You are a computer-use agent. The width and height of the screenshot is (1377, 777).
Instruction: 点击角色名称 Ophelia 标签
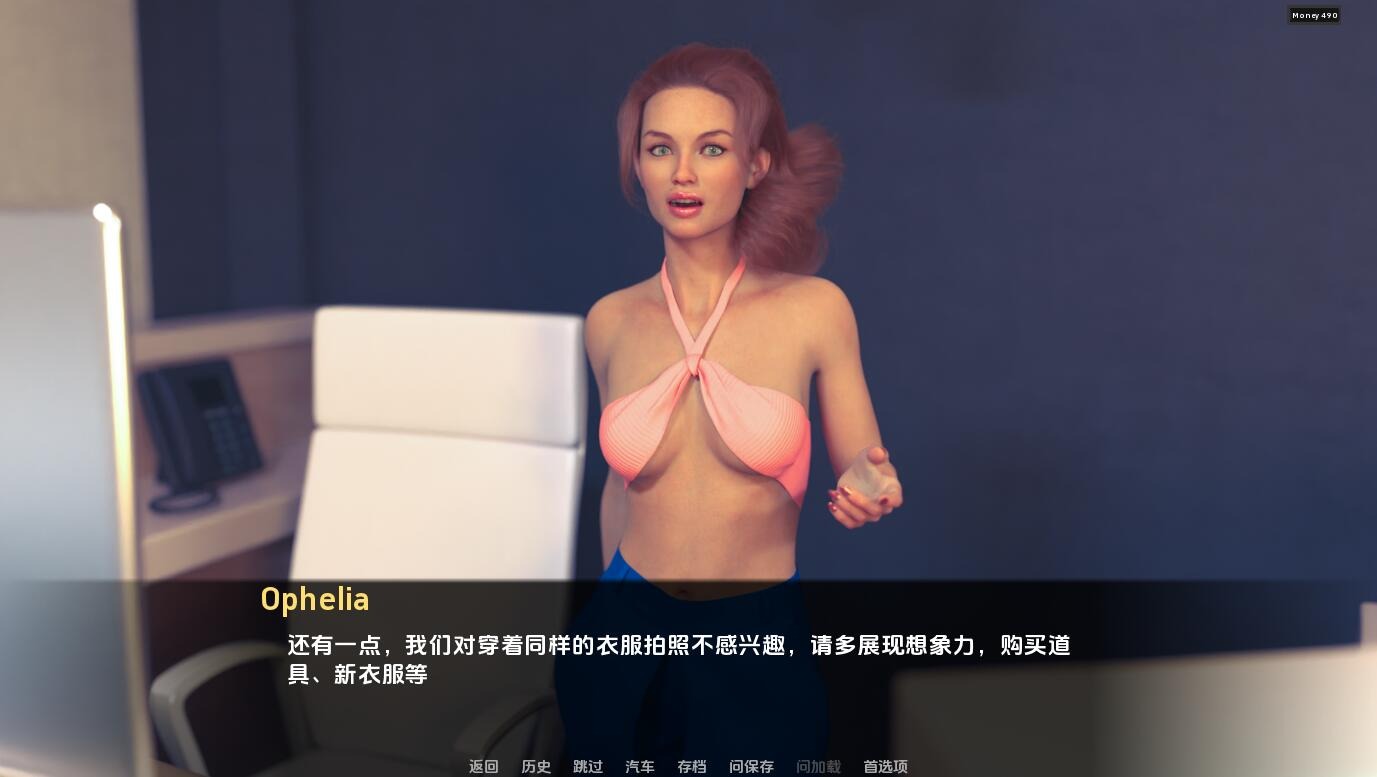point(315,599)
